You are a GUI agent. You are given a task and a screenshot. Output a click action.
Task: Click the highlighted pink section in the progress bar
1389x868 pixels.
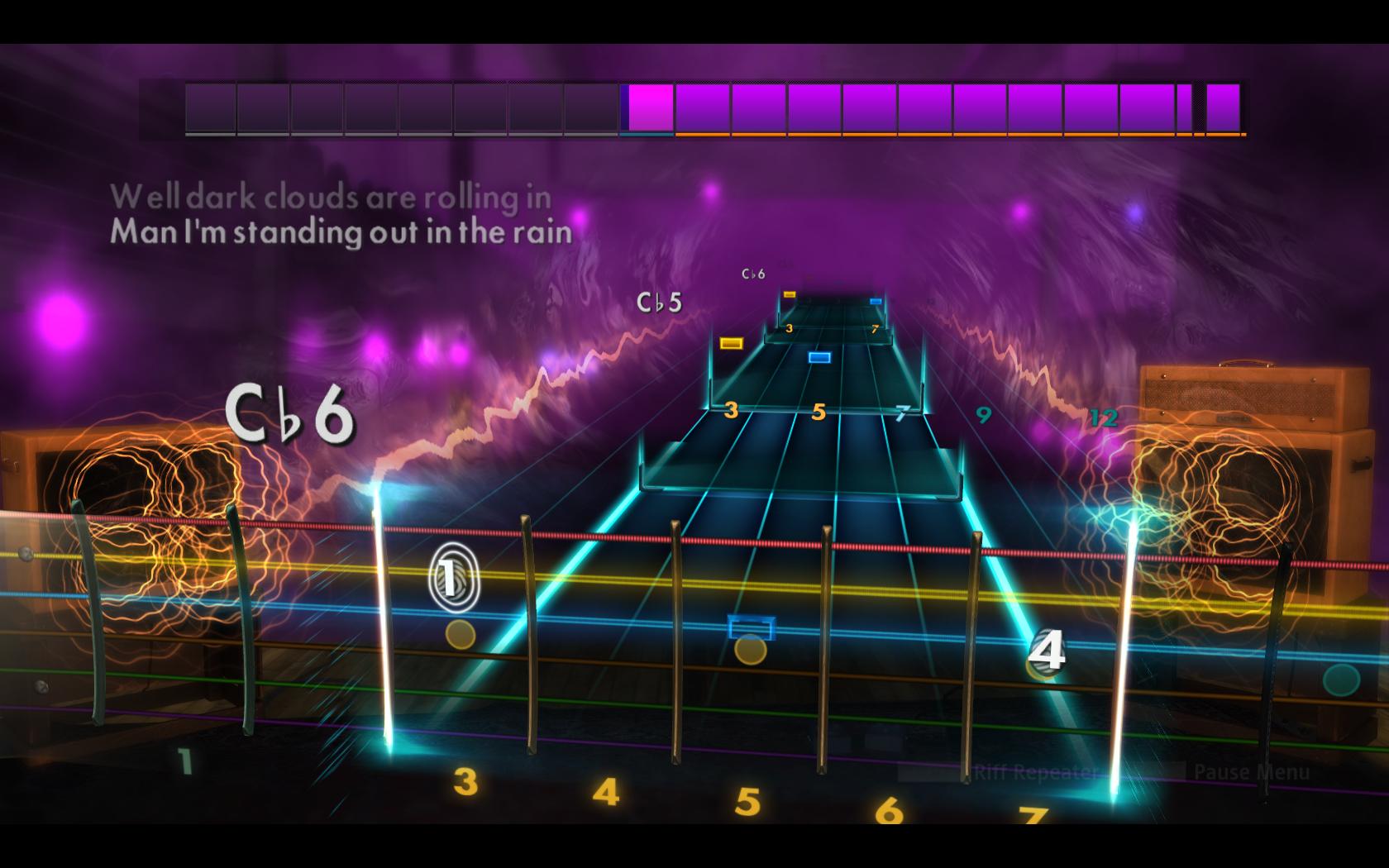647,107
